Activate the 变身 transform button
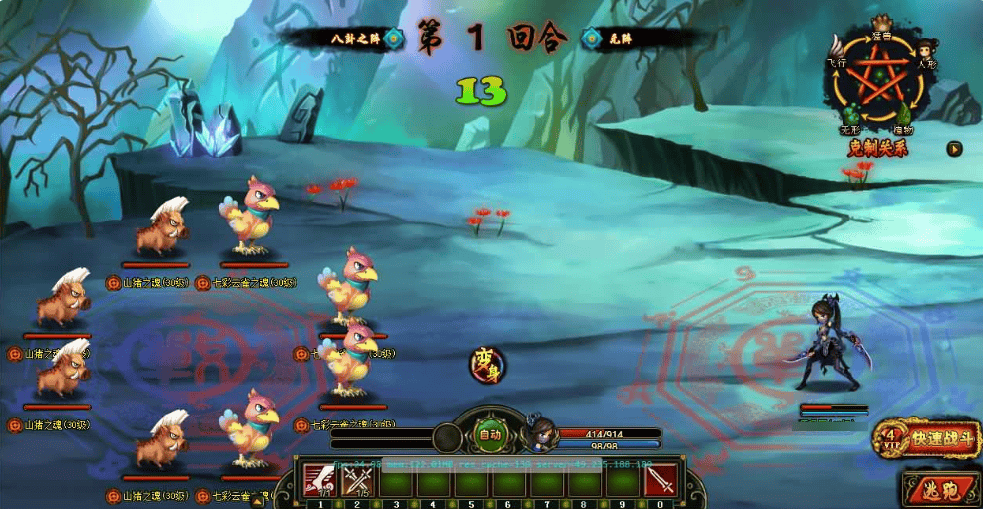This screenshot has height=509, width=983. [488, 364]
